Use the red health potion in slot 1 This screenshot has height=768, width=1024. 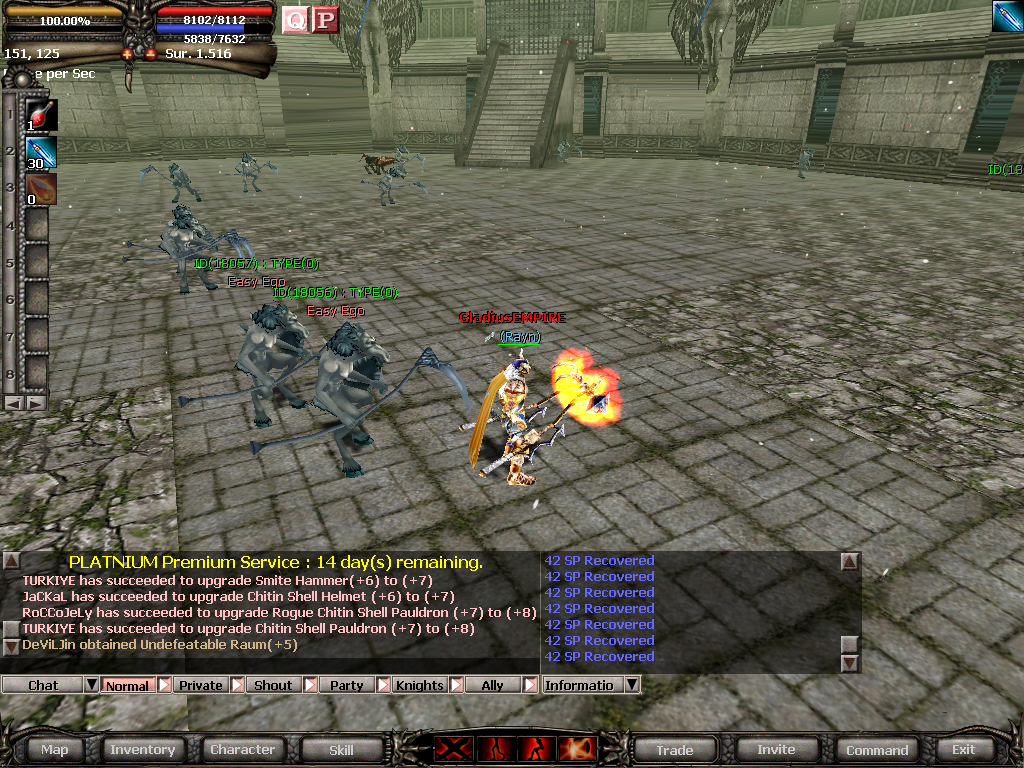pos(40,115)
